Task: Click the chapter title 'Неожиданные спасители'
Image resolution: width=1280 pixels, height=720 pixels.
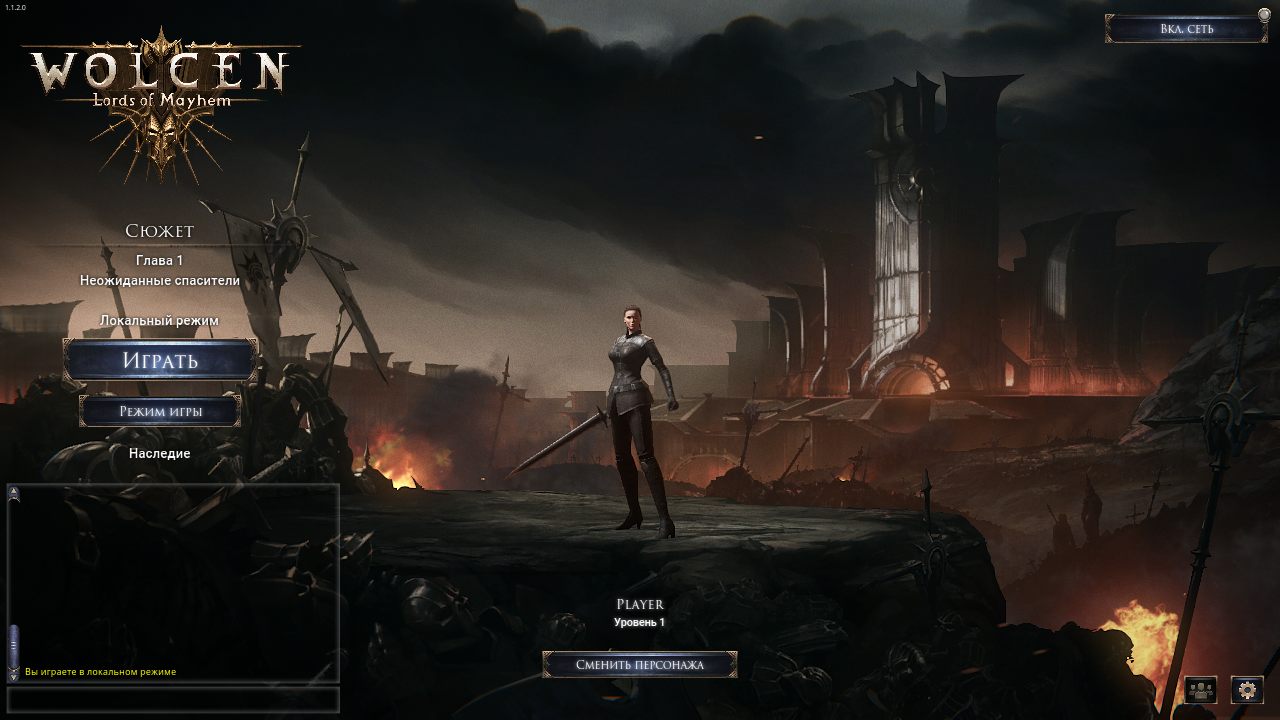Action: click(x=160, y=281)
